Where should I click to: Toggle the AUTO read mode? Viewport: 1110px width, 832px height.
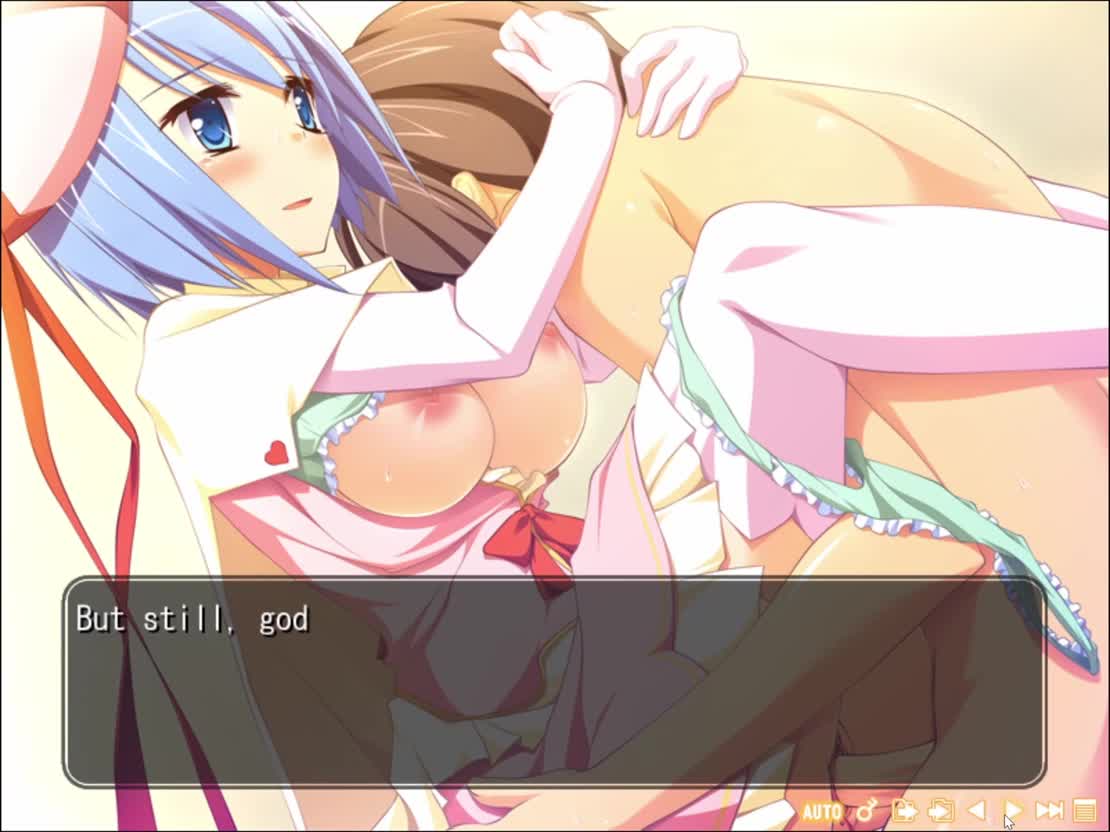click(822, 811)
